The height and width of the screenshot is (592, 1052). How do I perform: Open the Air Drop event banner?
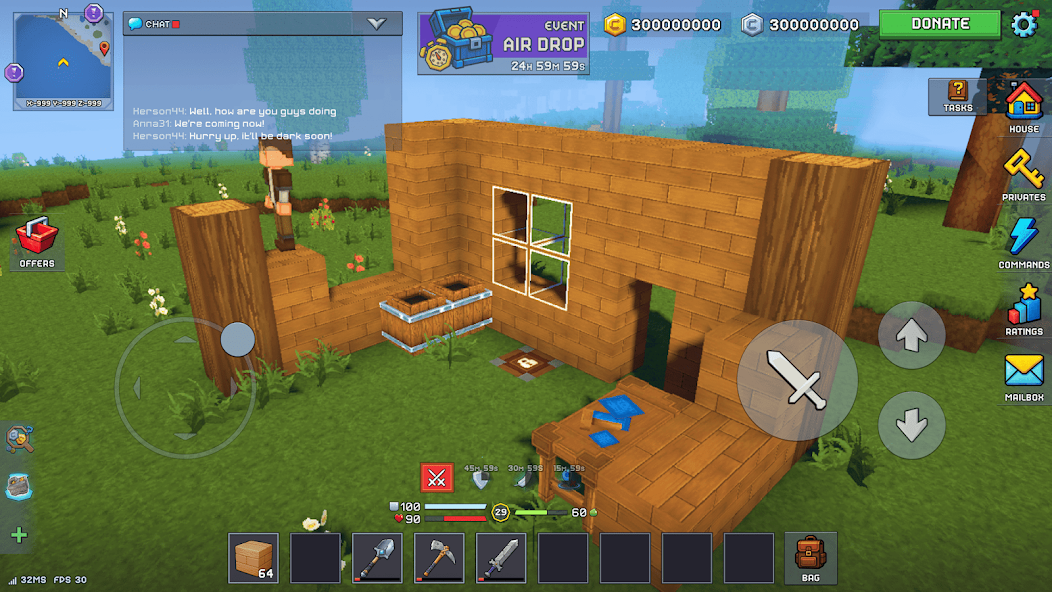pos(503,43)
